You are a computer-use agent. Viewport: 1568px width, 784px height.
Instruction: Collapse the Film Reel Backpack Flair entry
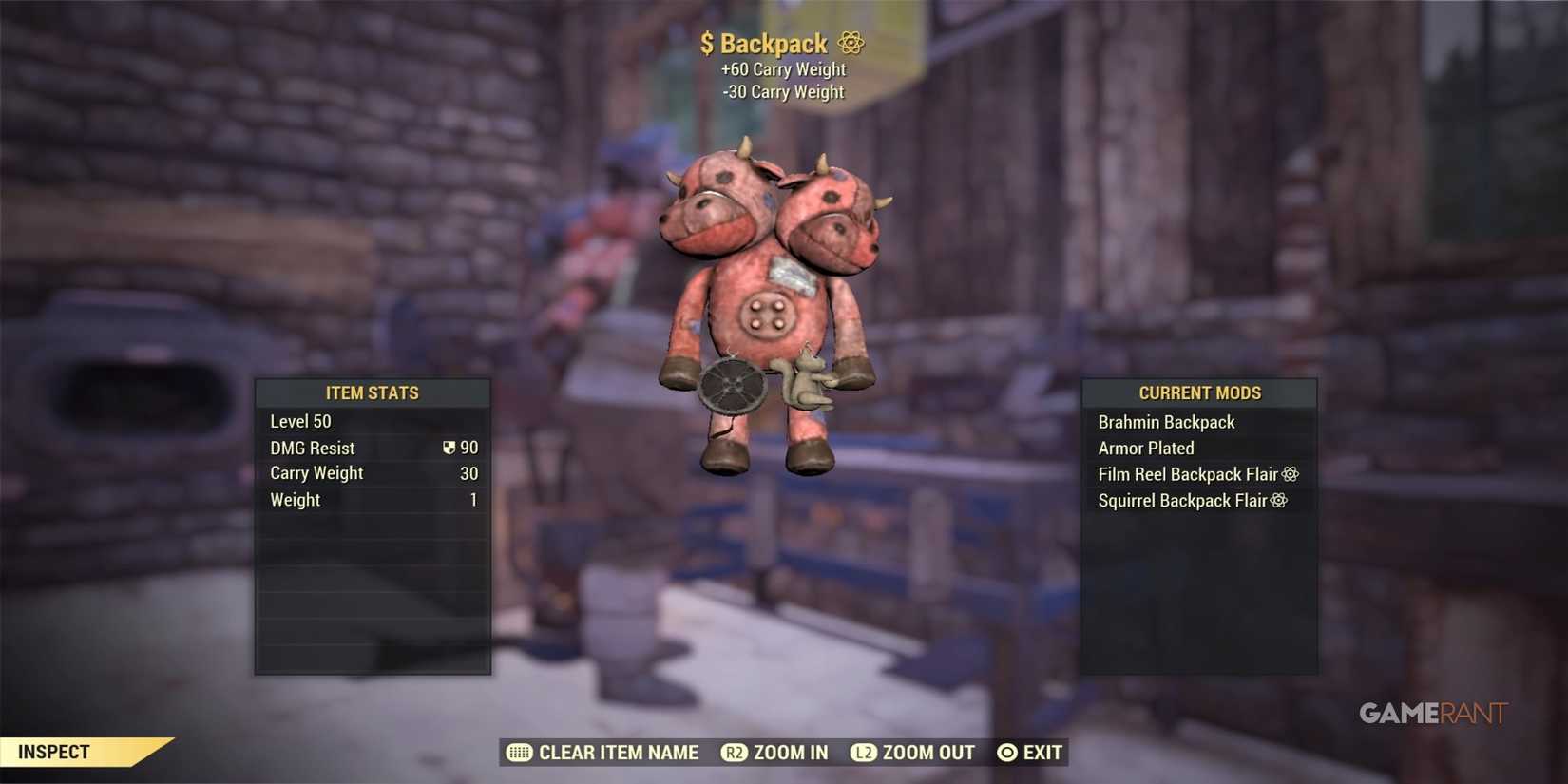1186,473
